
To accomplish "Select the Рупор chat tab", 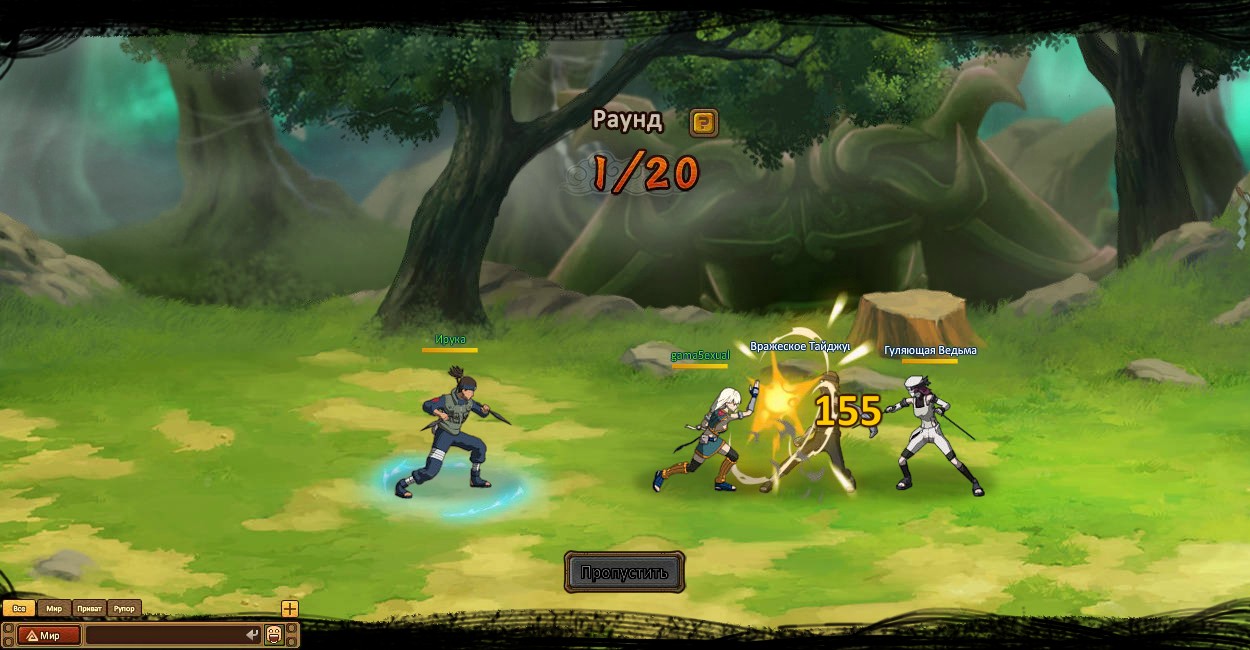I will [x=124, y=608].
